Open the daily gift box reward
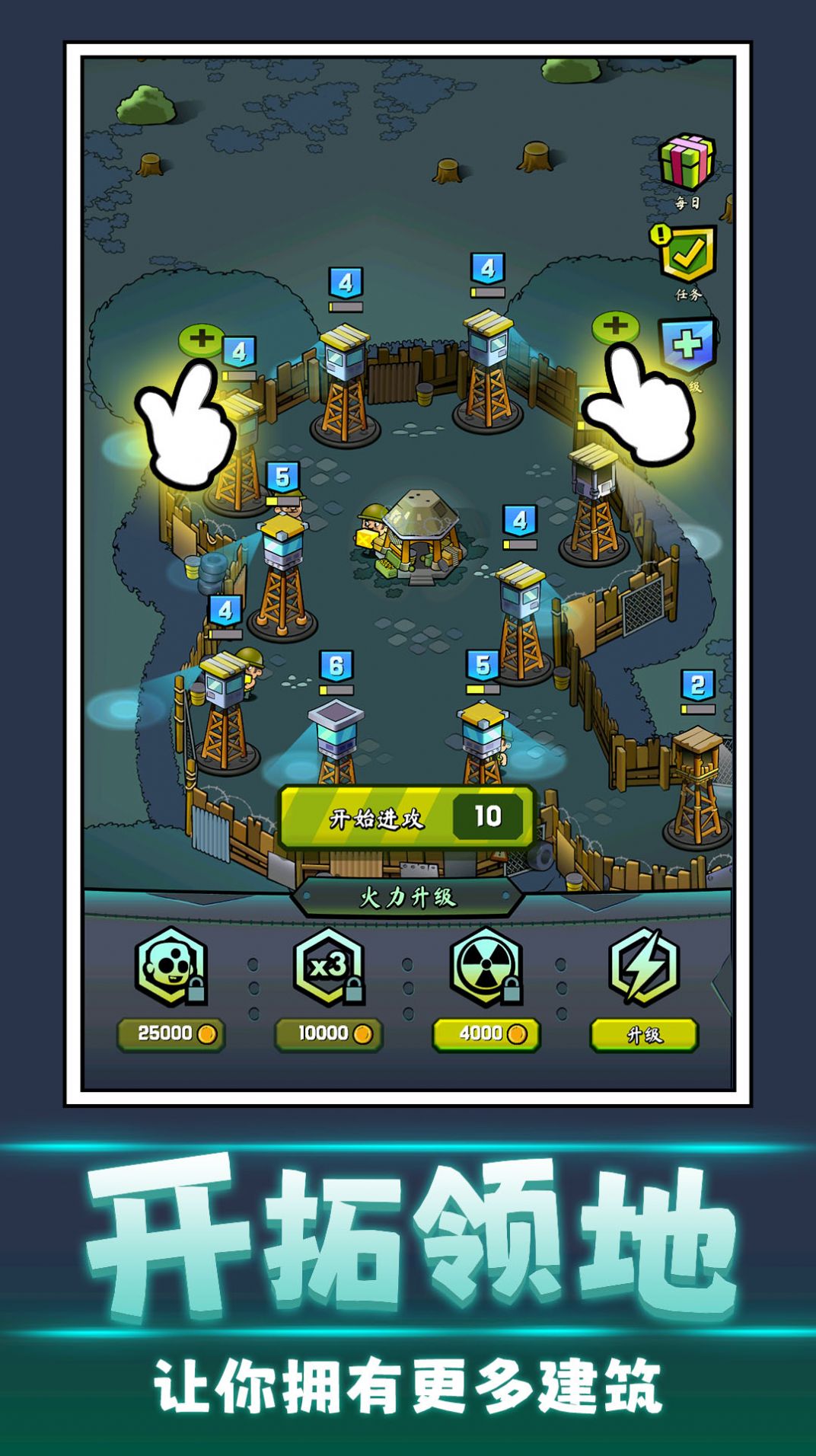Image resolution: width=816 pixels, height=1456 pixels. [687, 162]
